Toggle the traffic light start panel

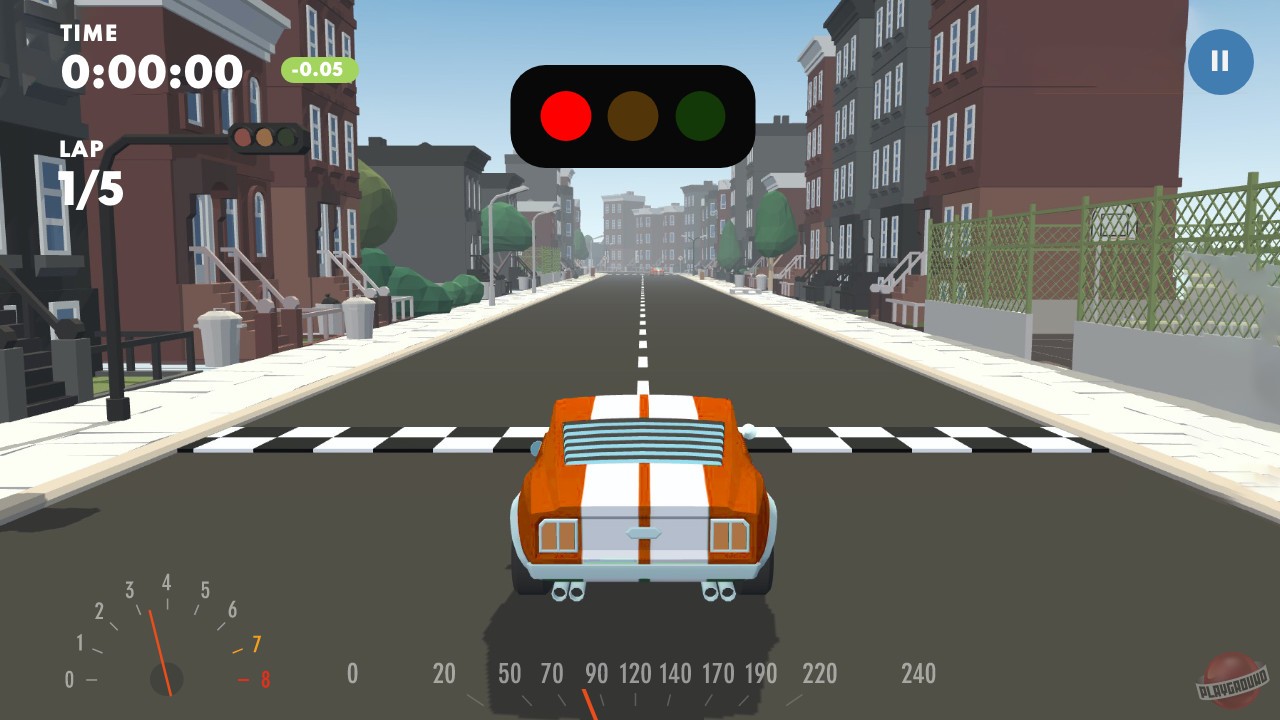pyautogui.click(x=633, y=115)
